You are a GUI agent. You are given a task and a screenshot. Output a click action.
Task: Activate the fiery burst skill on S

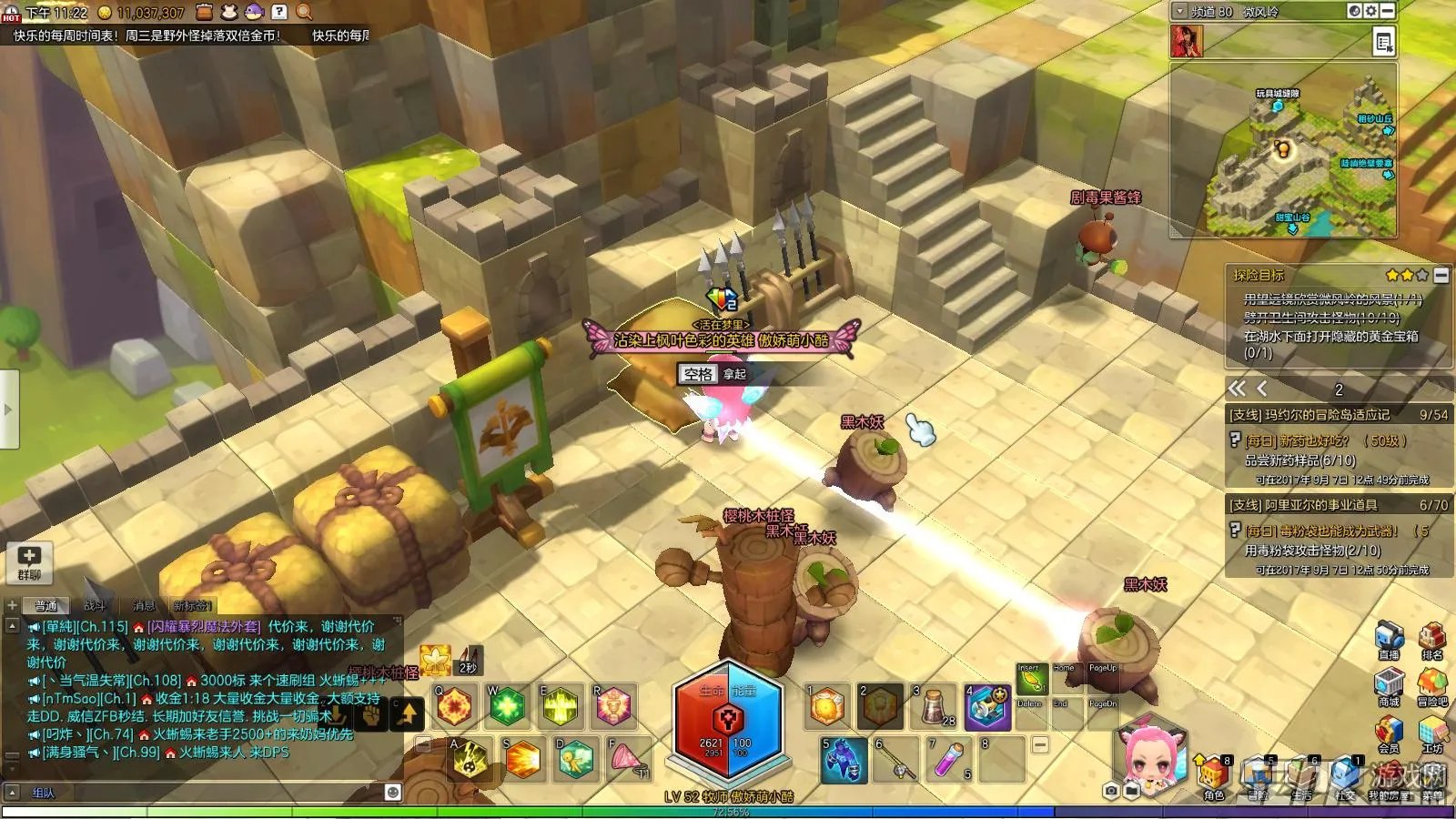tap(522, 759)
